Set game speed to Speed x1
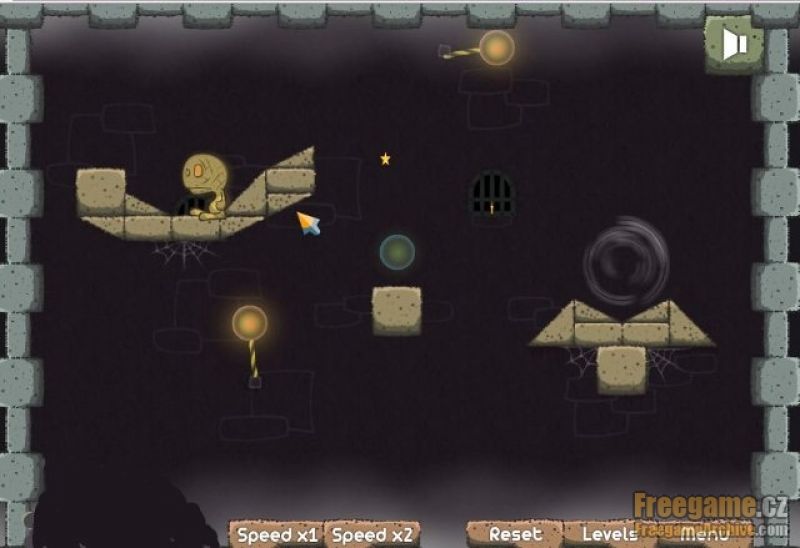 click(x=277, y=535)
